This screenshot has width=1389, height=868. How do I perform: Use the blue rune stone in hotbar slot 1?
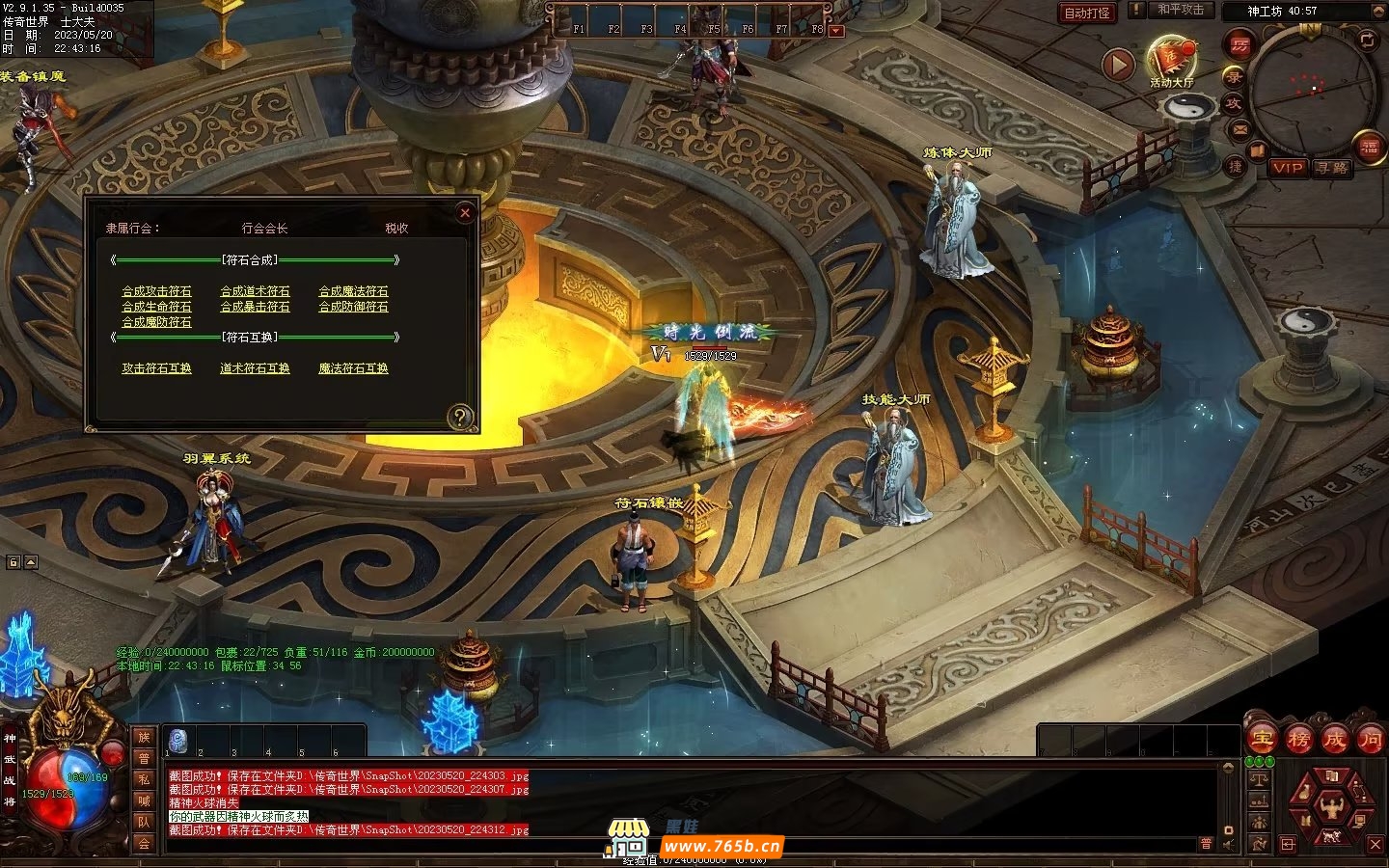point(178,741)
